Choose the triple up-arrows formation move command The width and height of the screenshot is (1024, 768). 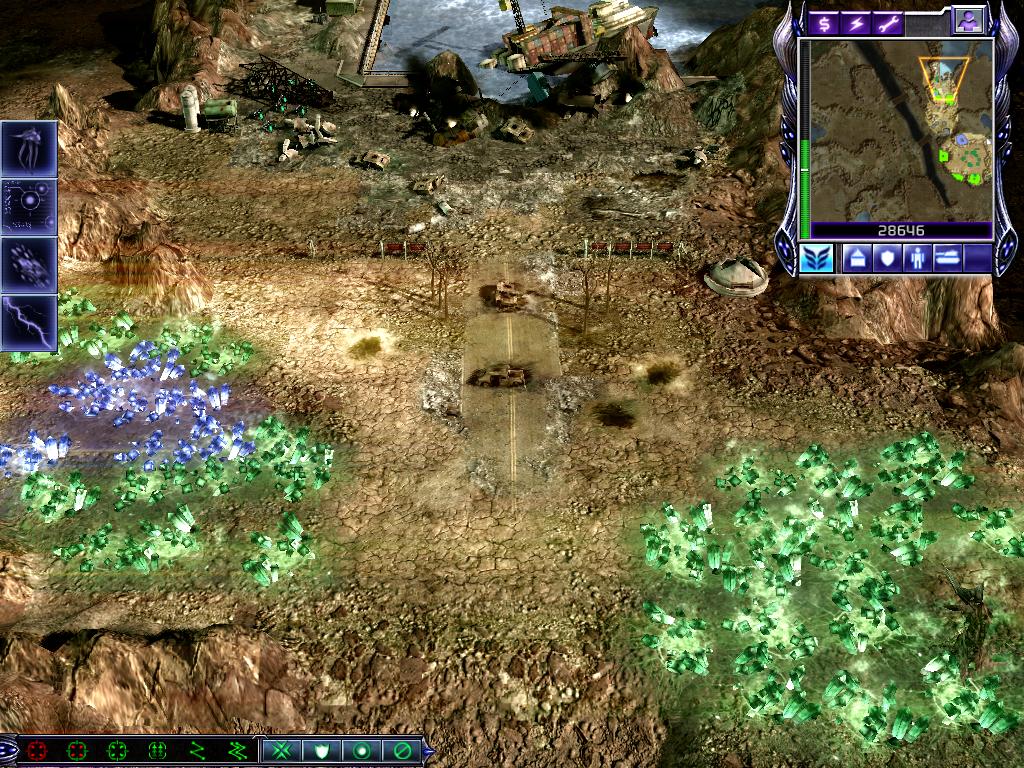157,750
